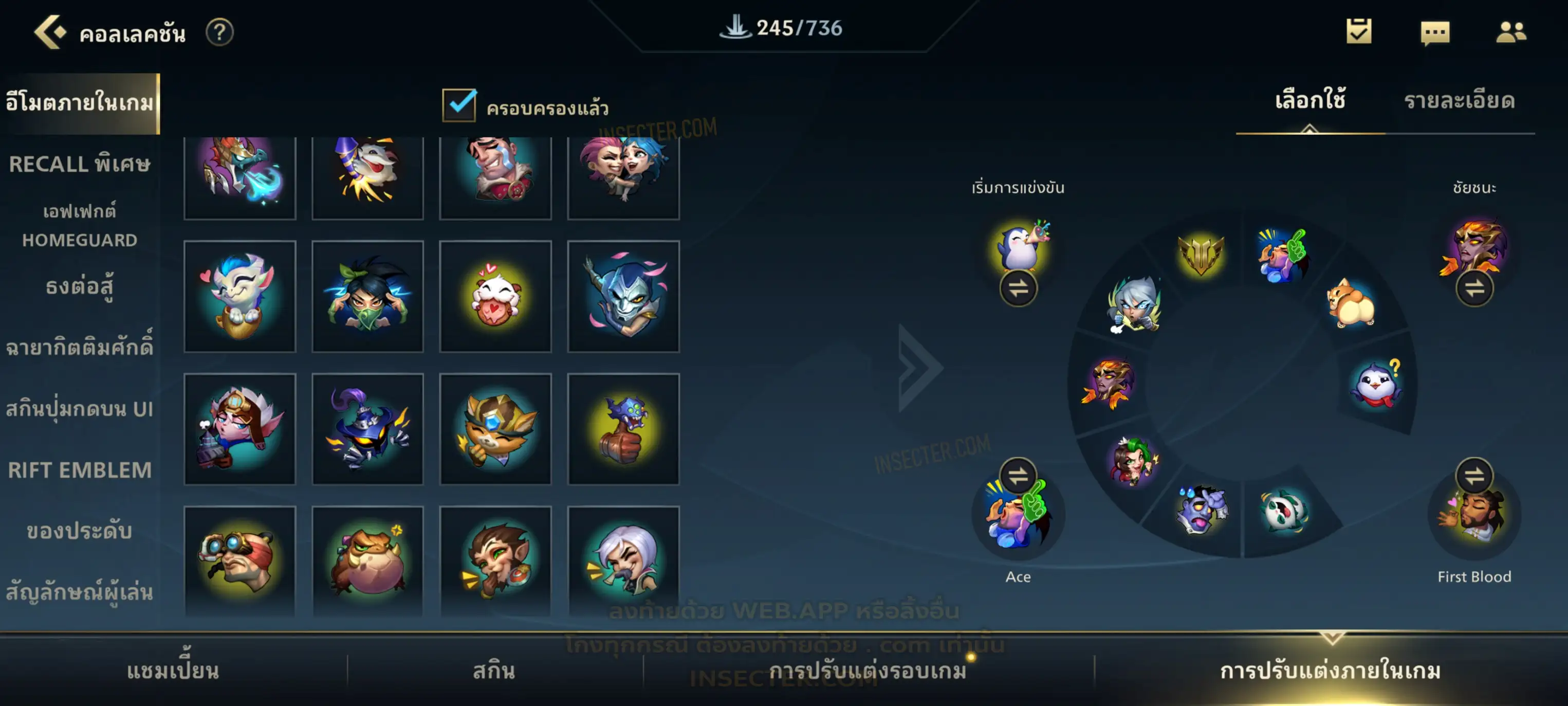
Task: Select the corgi emote on the wheel
Action: (x=1350, y=302)
